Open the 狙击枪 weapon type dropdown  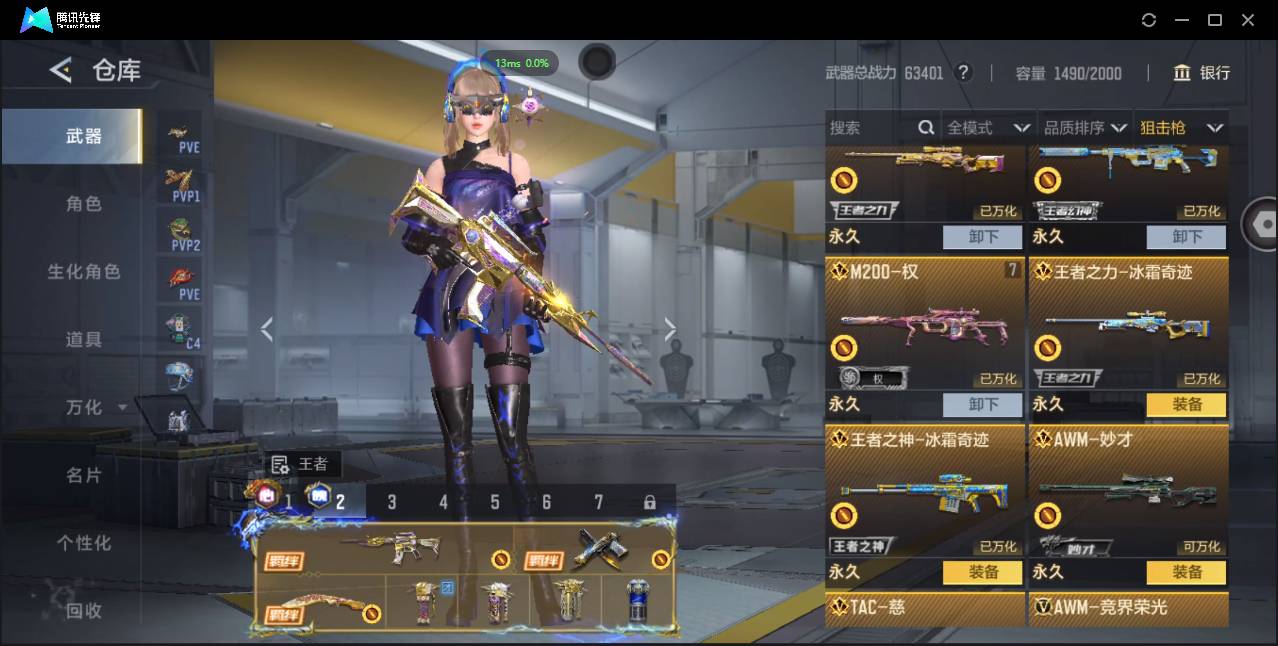[x=1180, y=128]
